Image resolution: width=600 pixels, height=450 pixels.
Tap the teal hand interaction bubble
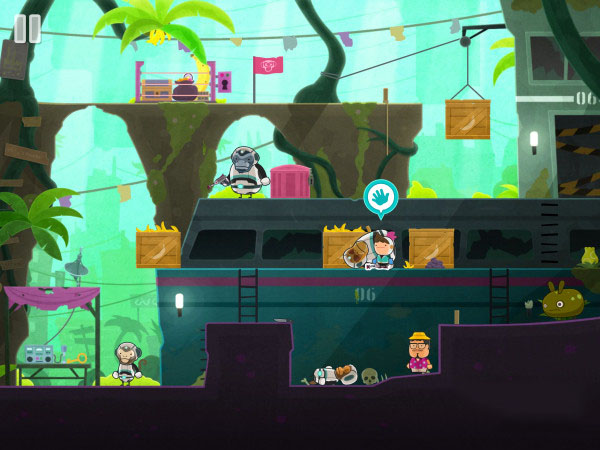click(381, 198)
